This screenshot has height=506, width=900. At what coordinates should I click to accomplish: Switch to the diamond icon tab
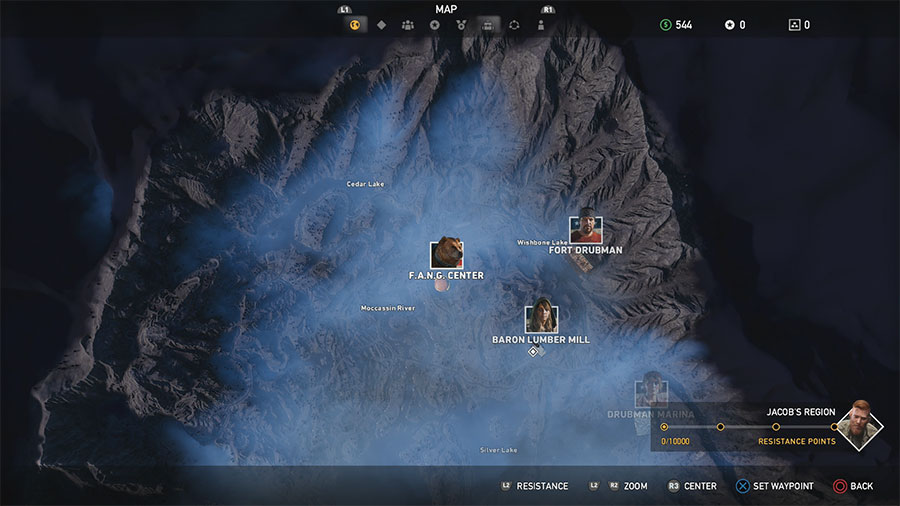381,25
